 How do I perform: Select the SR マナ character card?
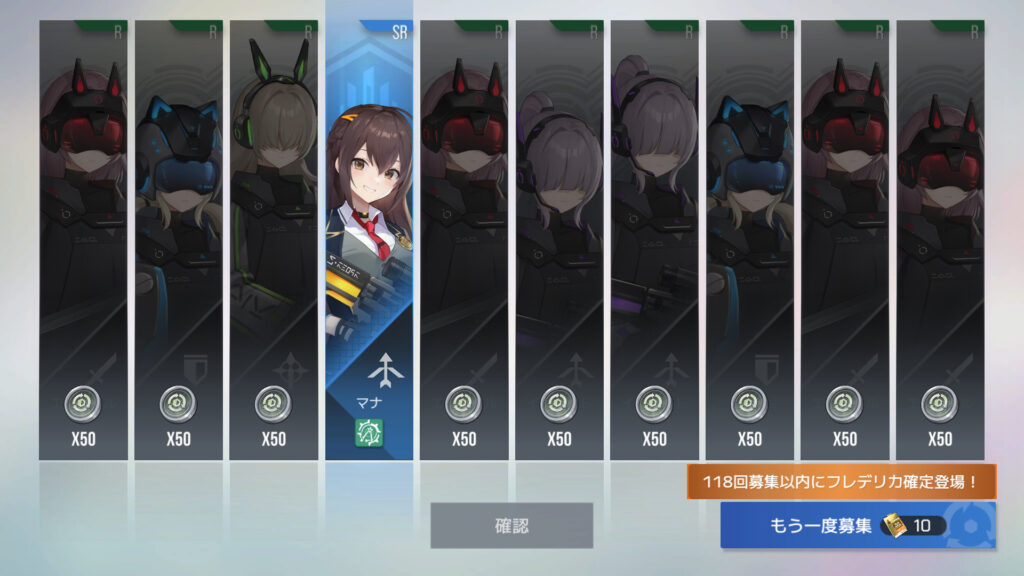368,240
